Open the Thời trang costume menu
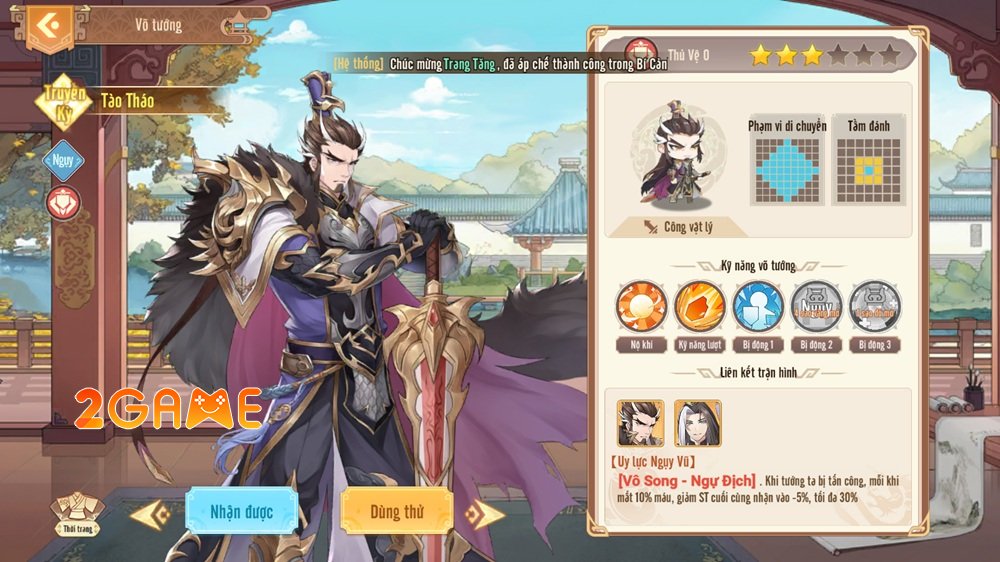Screen dimensions: 1000x562 78,512
